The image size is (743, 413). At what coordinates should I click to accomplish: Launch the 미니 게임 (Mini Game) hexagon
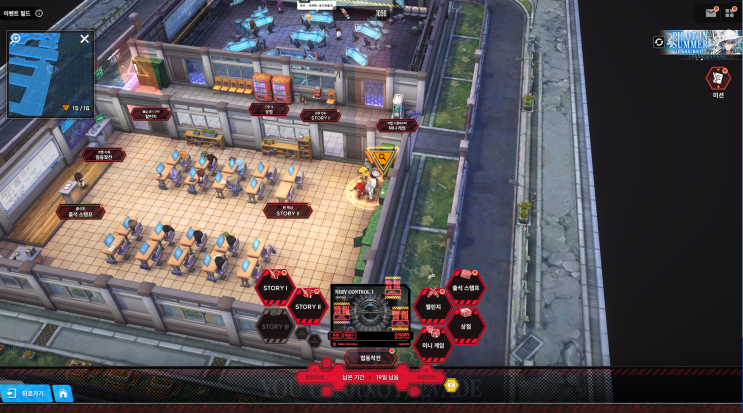tap(433, 345)
